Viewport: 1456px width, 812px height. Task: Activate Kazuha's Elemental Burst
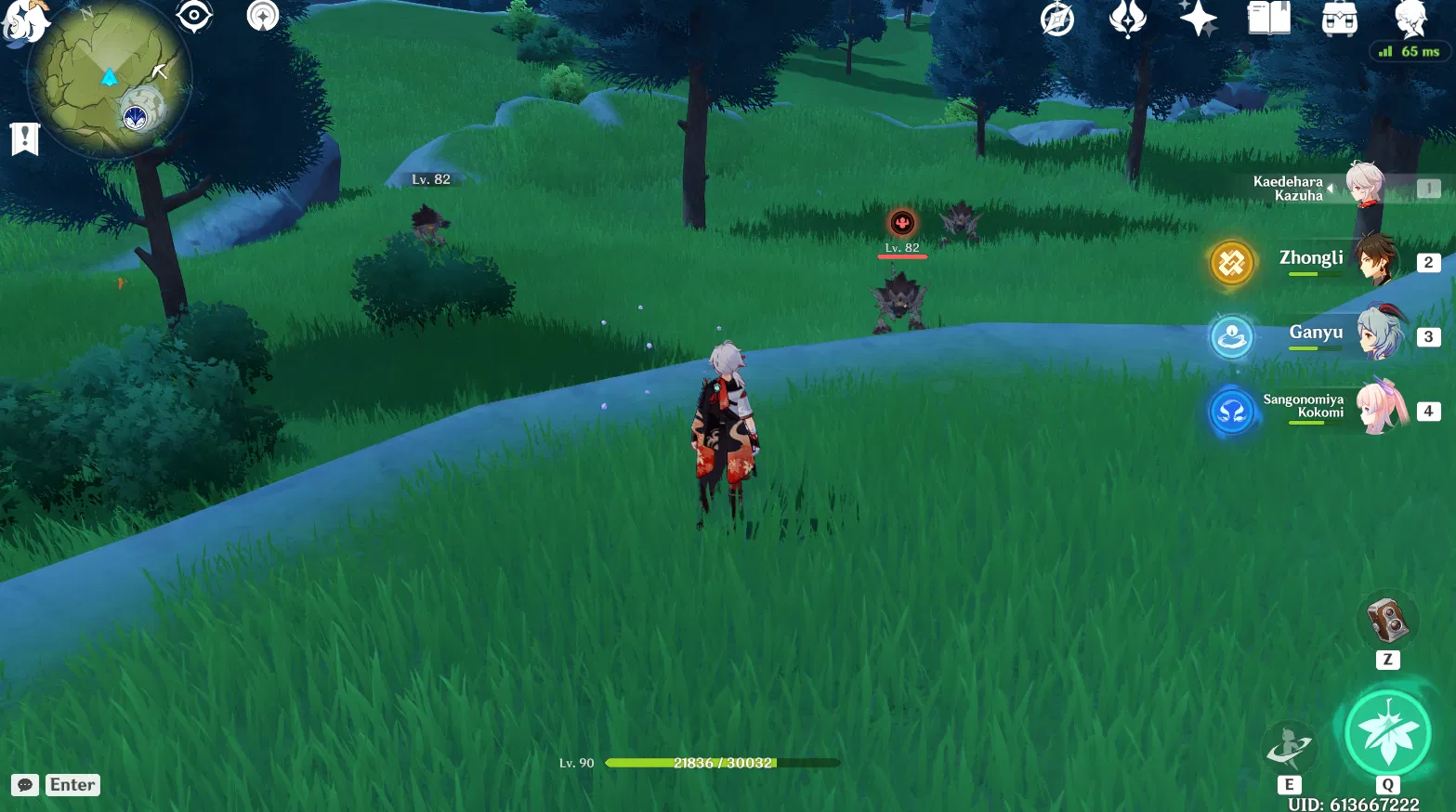point(1387,732)
